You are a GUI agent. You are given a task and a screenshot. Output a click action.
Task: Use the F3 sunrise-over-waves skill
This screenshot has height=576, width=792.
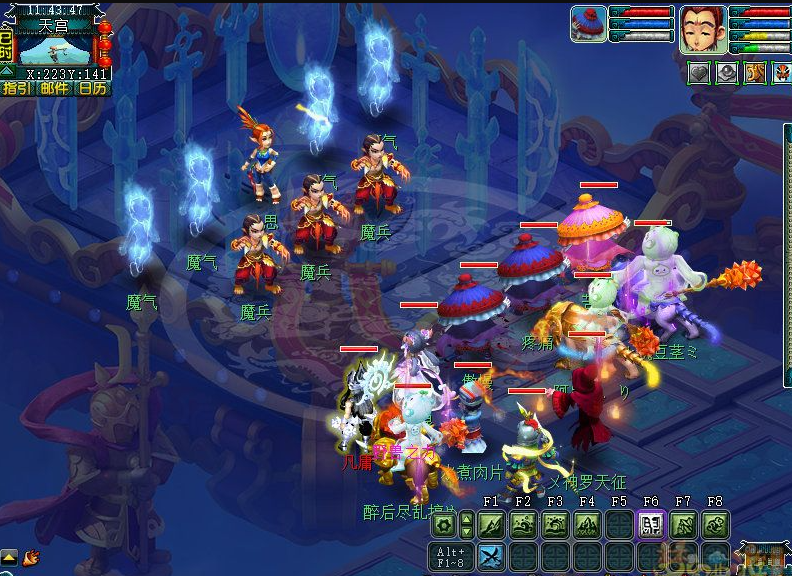(554, 524)
